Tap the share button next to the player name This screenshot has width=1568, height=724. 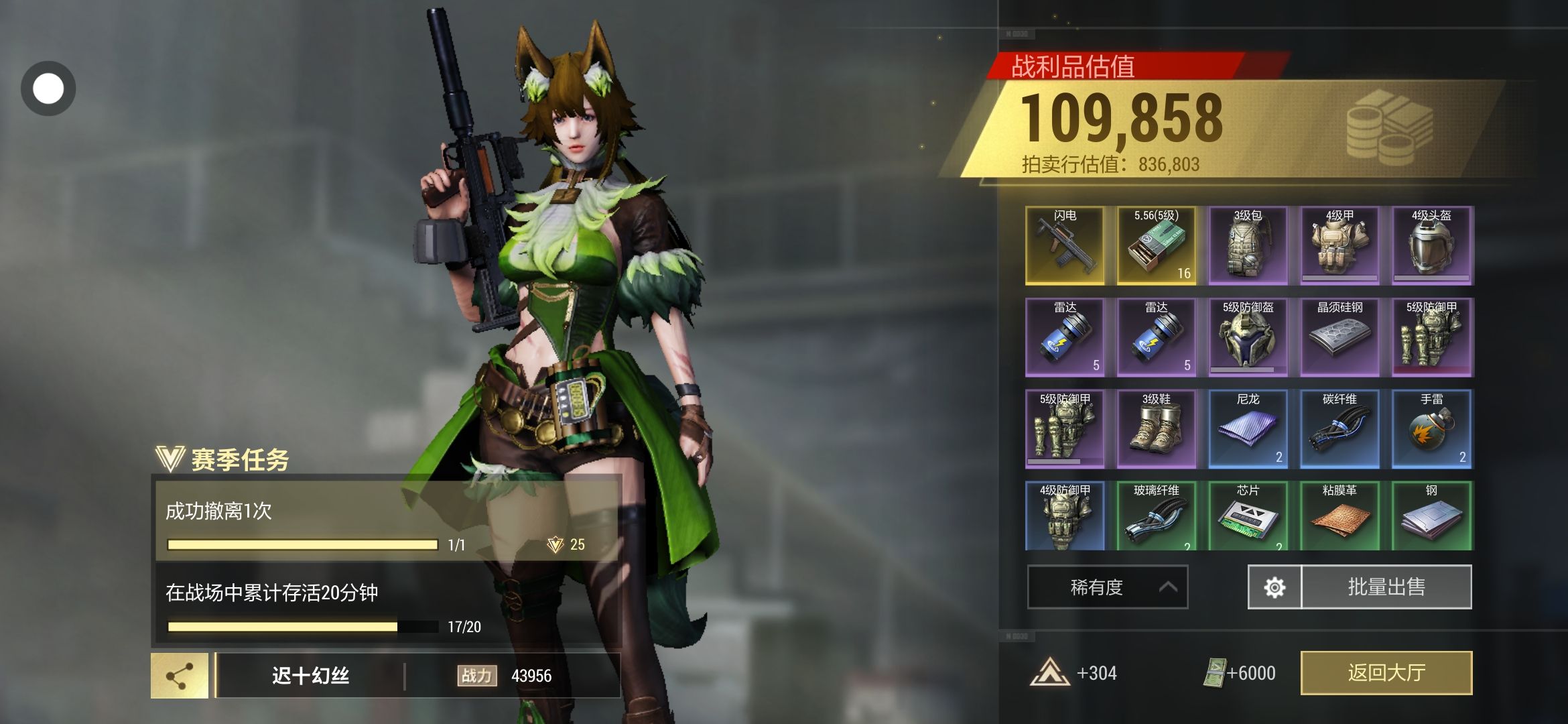180,676
